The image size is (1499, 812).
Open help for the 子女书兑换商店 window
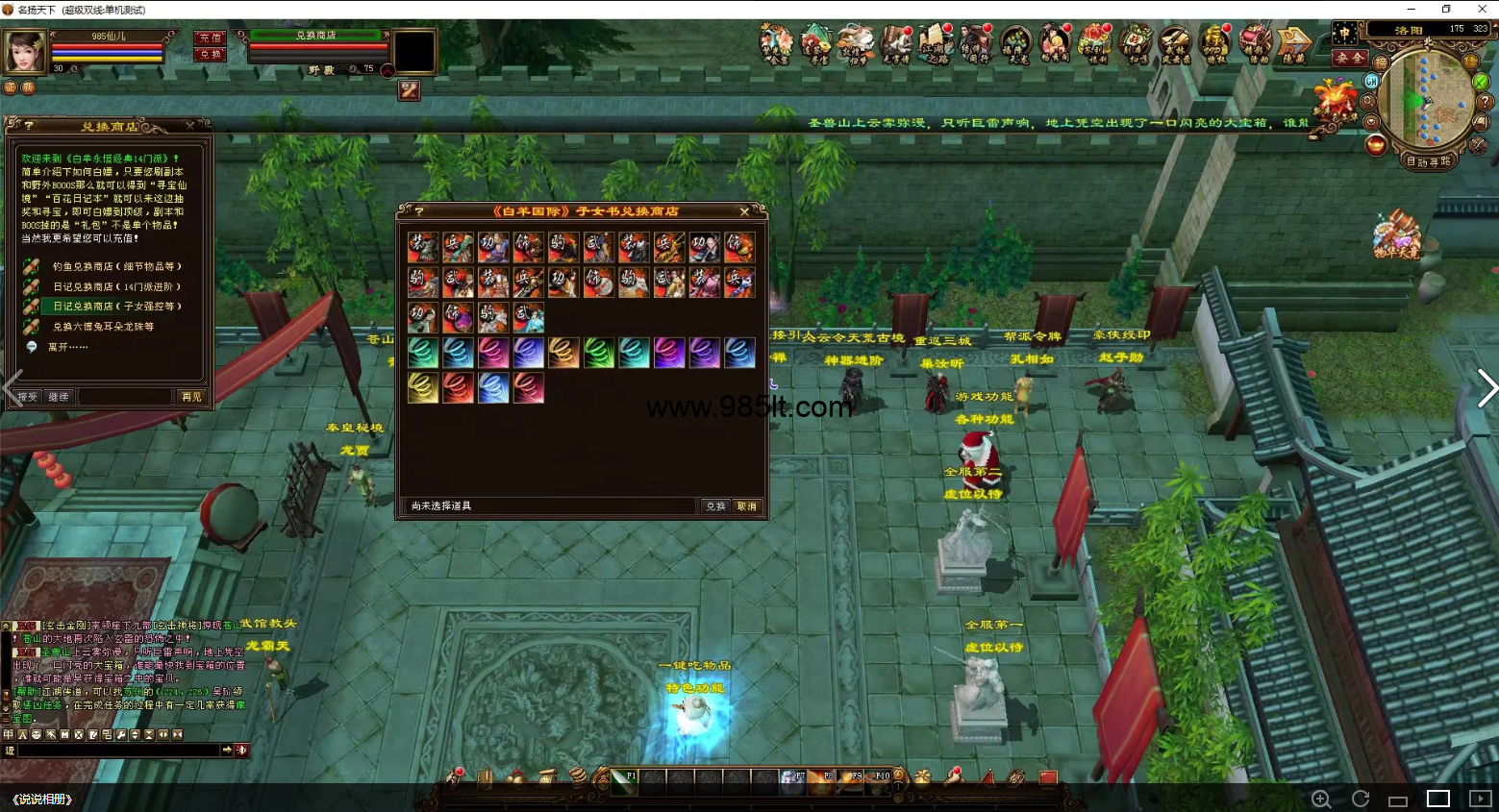tap(418, 211)
